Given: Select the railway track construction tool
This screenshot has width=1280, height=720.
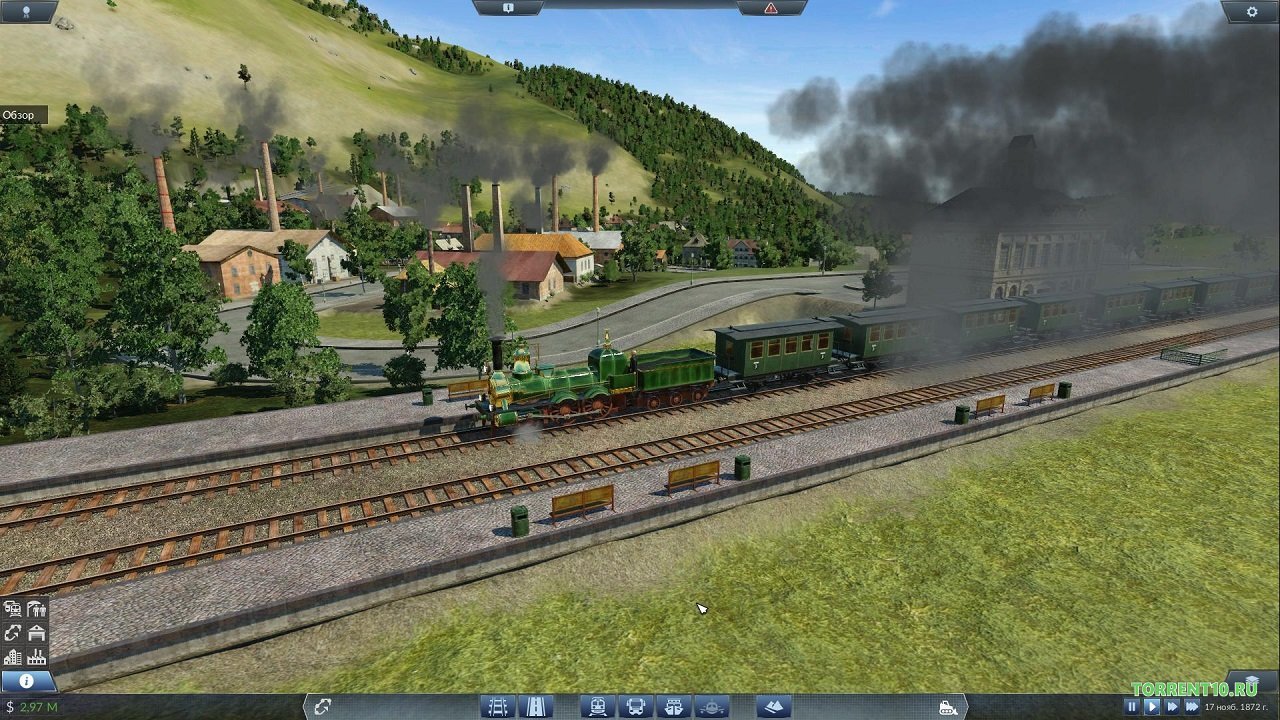Looking at the screenshot, I should (x=497, y=706).
